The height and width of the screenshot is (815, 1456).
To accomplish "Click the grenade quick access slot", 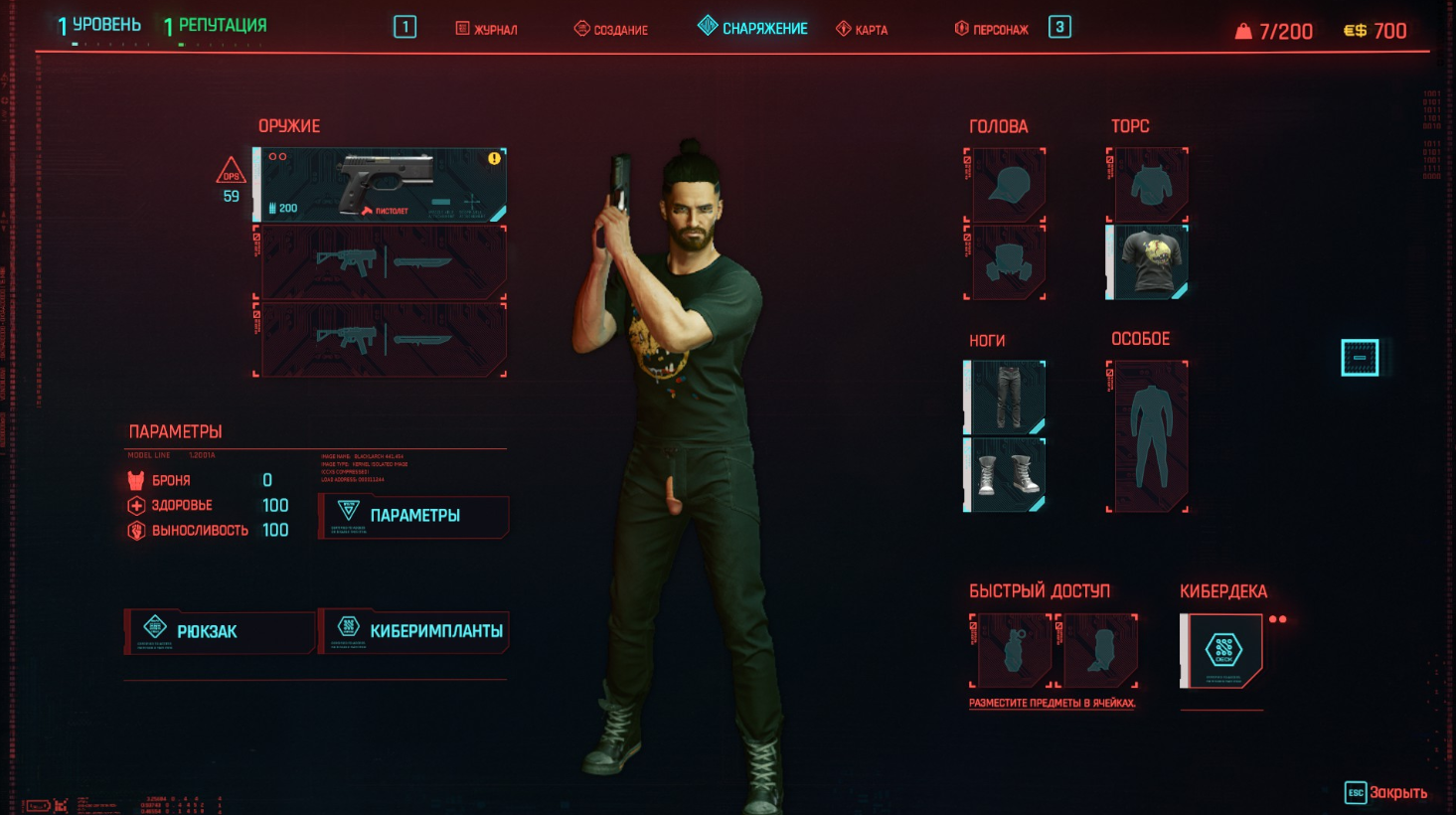I will (1012, 651).
